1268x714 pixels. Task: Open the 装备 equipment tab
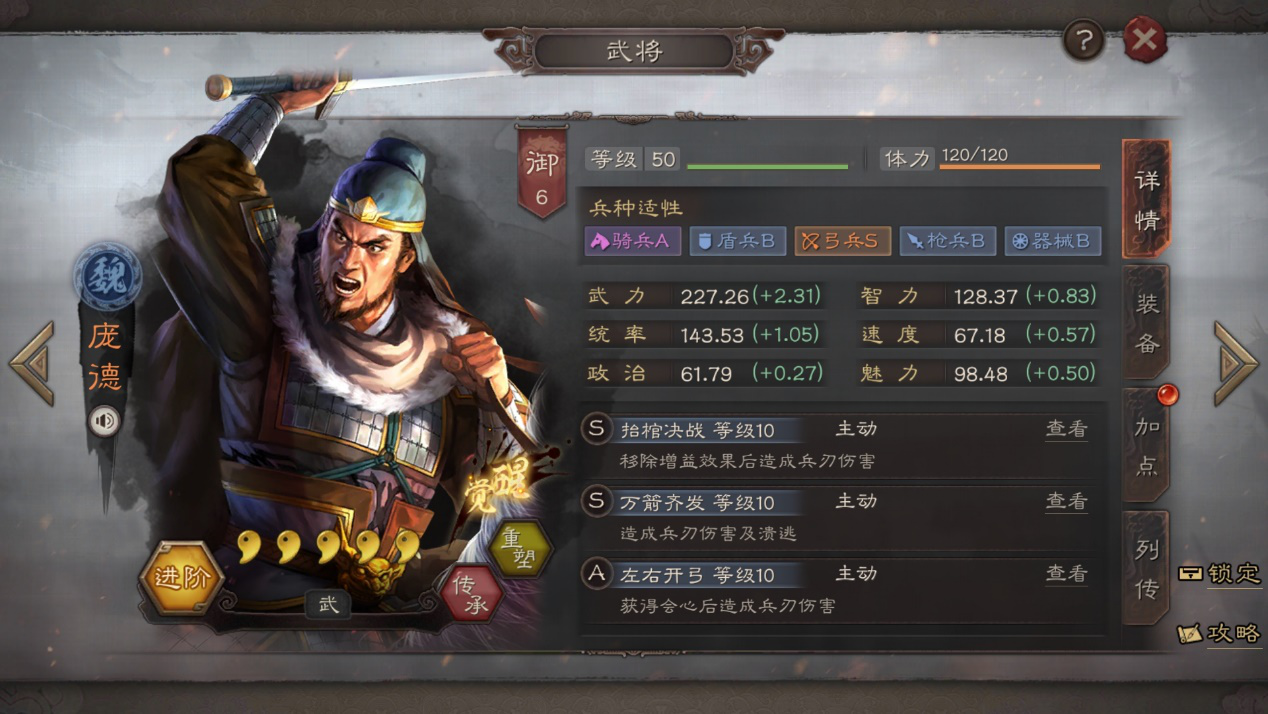[1146, 323]
